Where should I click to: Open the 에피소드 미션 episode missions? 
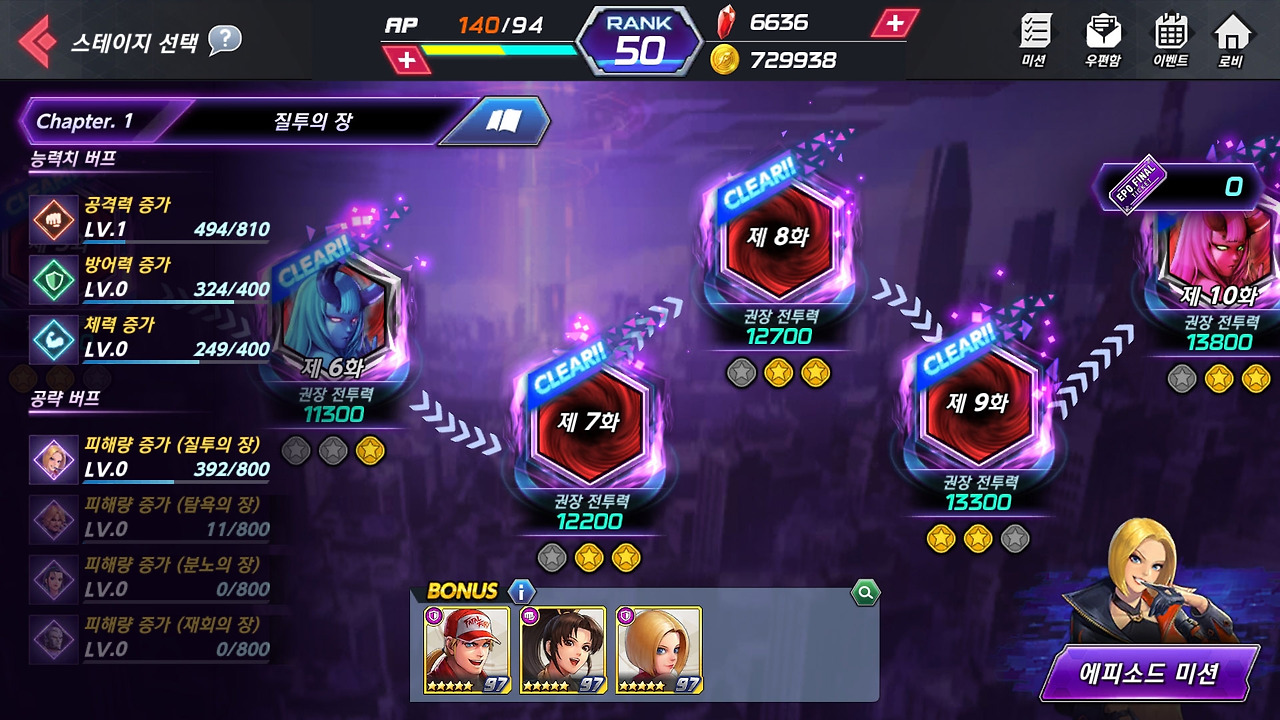1148,673
